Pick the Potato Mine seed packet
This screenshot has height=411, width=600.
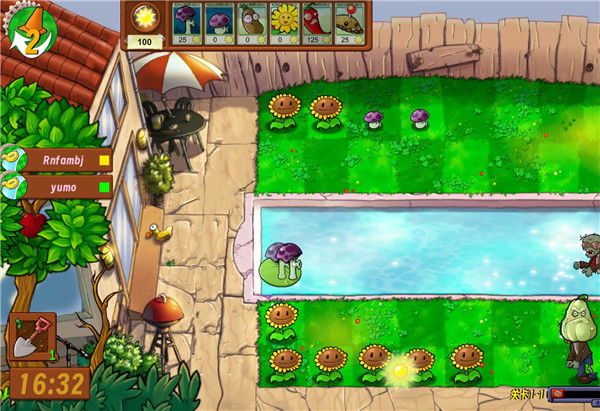point(347,23)
